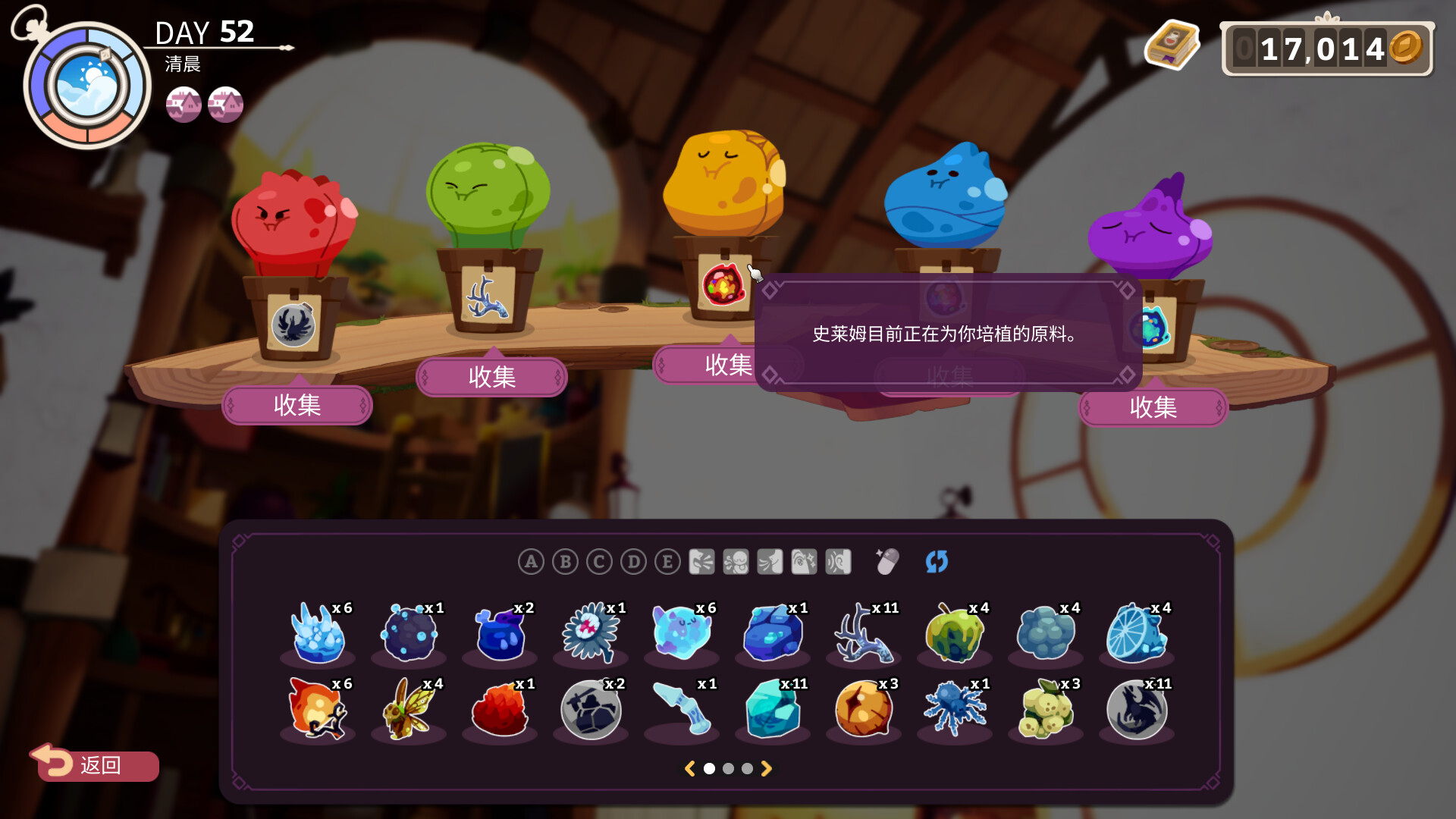This screenshot has height=819, width=1456.
Task: Click the blue refresh sort icon
Action: tap(937, 562)
